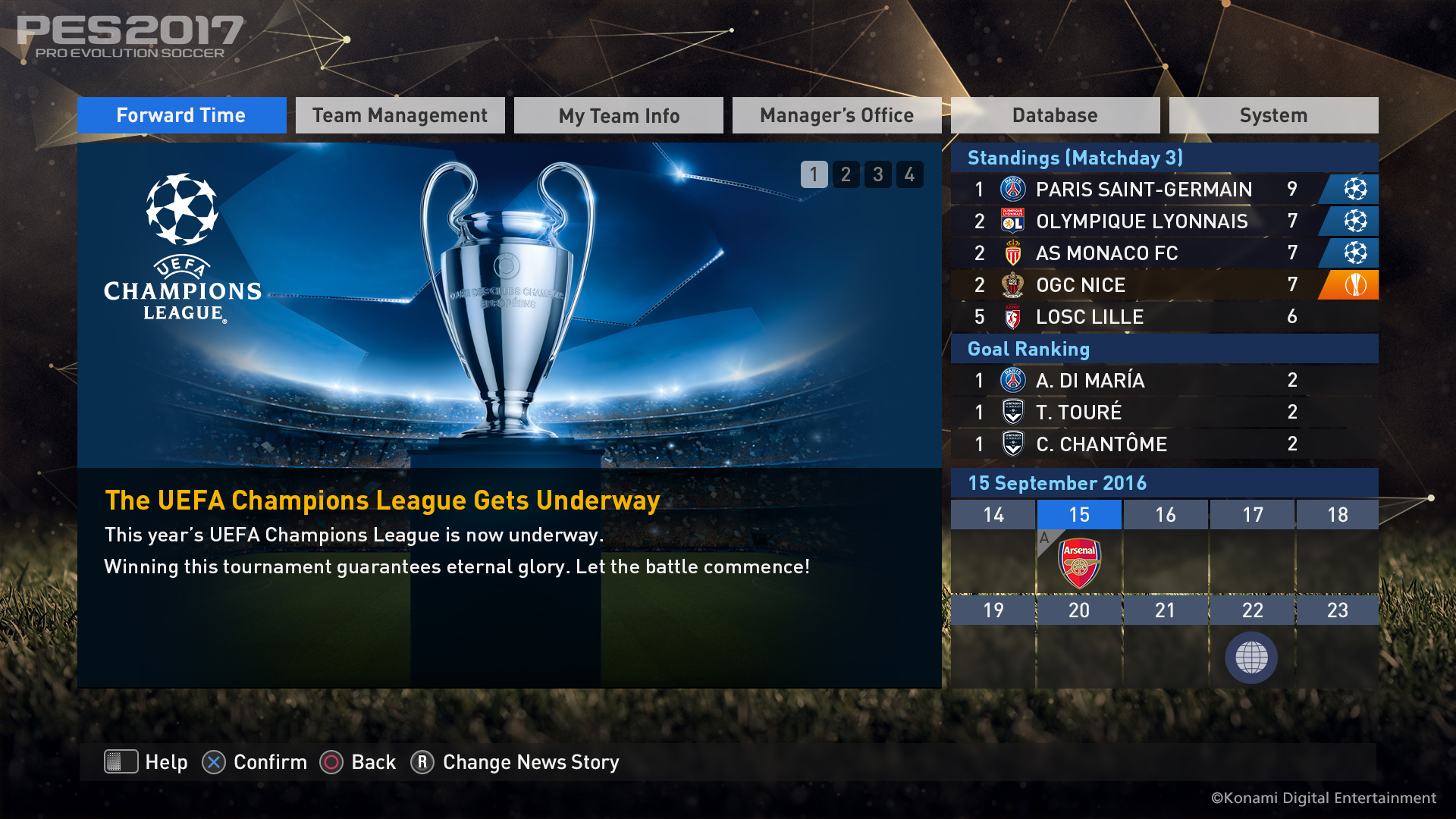Open the Manager's Office tab

click(836, 115)
